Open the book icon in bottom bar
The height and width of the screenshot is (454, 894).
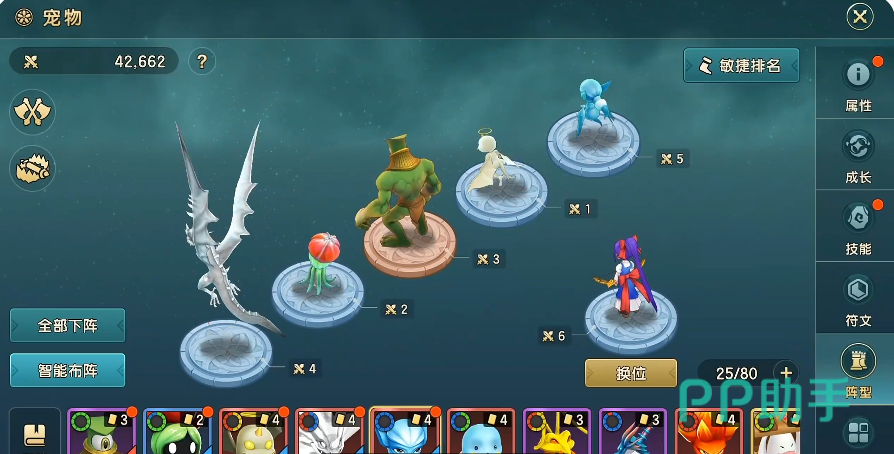(x=34, y=433)
